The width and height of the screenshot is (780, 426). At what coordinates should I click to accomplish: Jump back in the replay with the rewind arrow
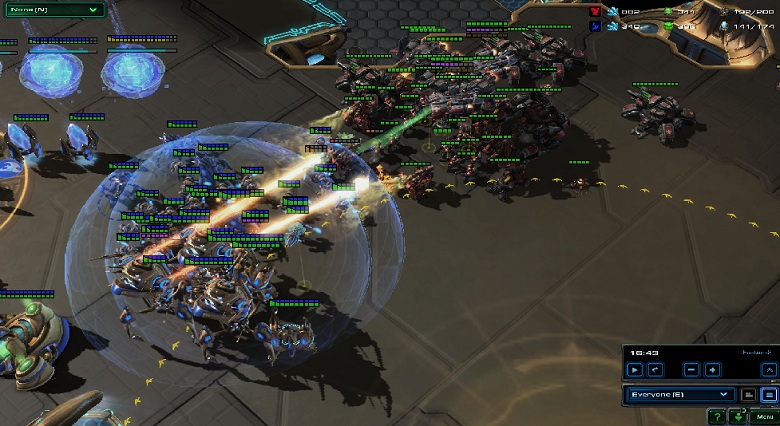coord(655,370)
